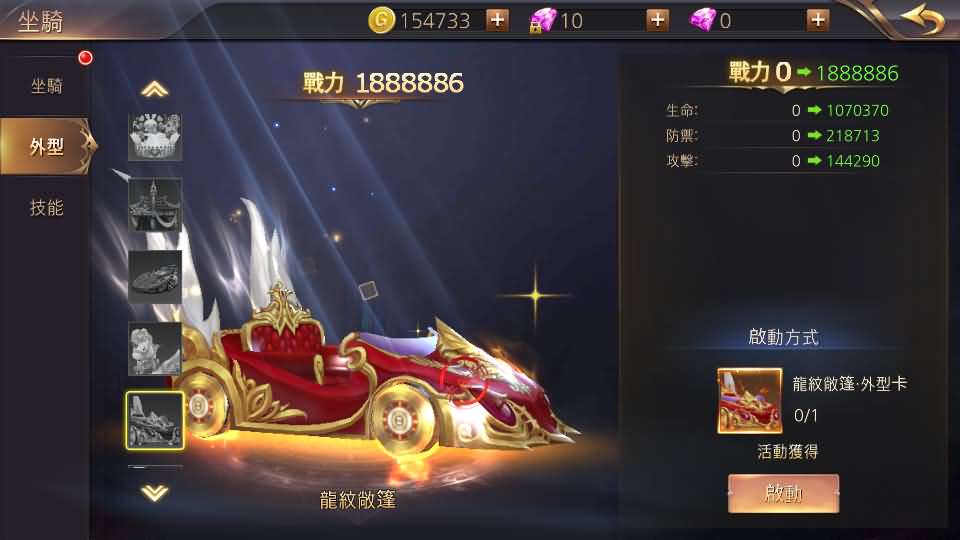Select the fourth skin thumbnail above the highlighted one
The width and height of the screenshot is (960, 540).
click(155, 349)
